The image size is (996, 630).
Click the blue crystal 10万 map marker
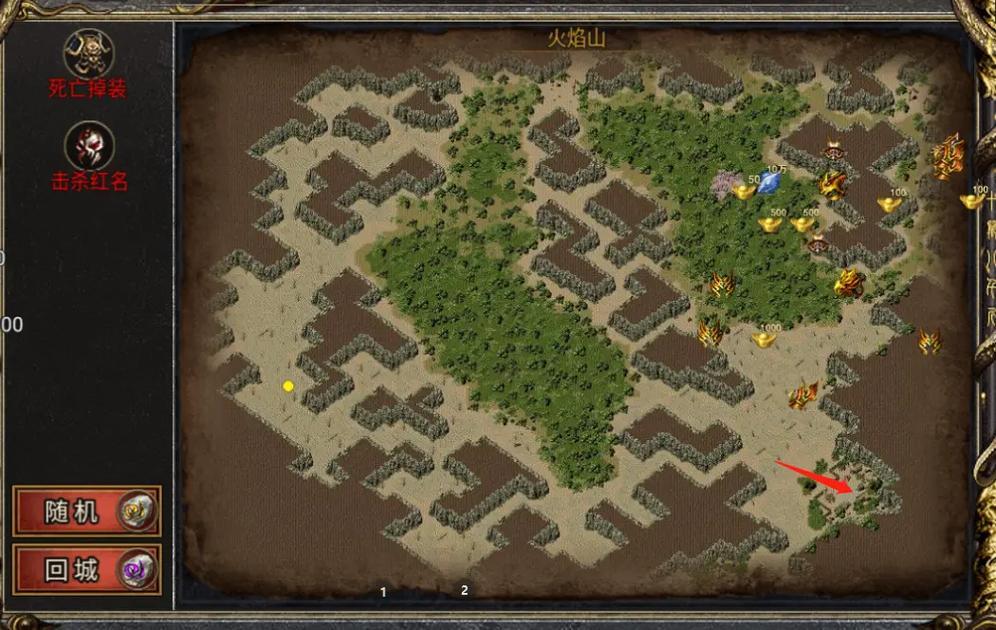pyautogui.click(x=770, y=183)
